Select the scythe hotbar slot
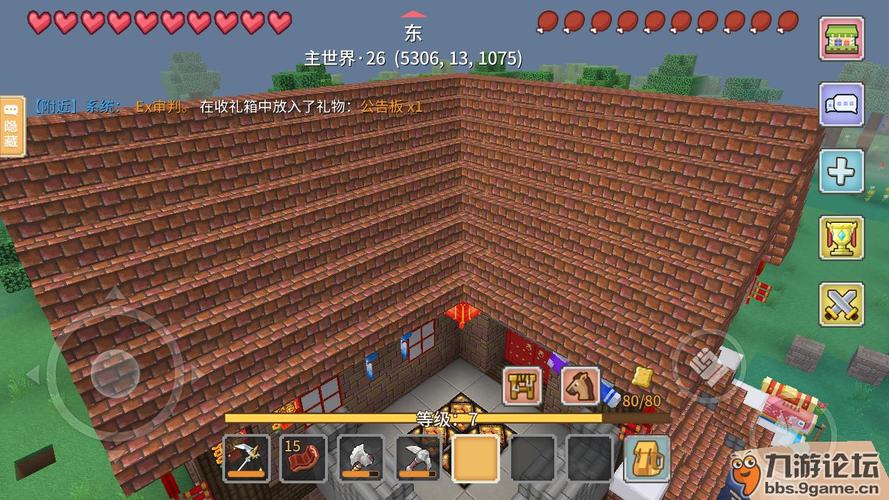 245,458
